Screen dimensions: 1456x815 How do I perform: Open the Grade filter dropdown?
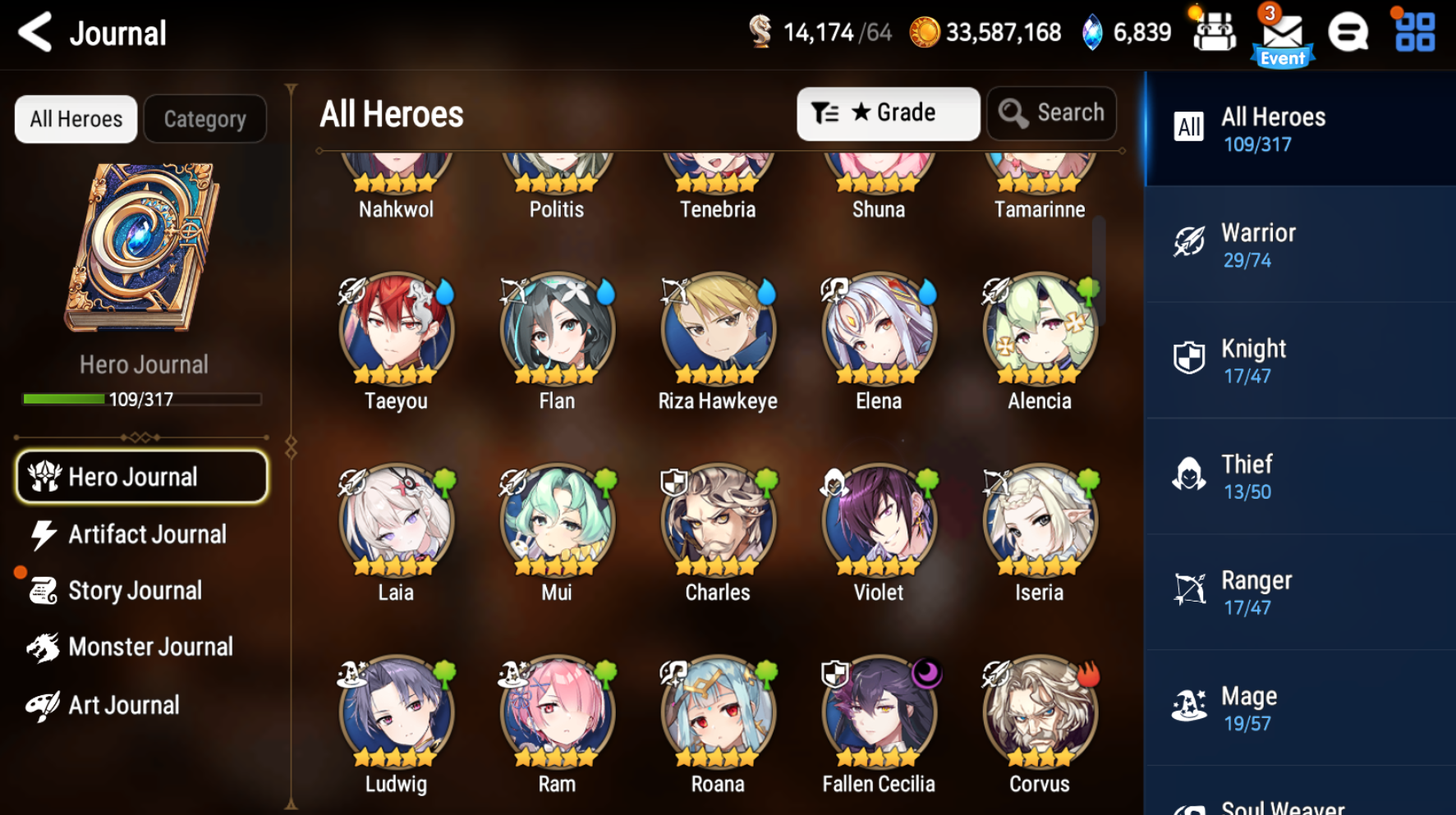888,113
